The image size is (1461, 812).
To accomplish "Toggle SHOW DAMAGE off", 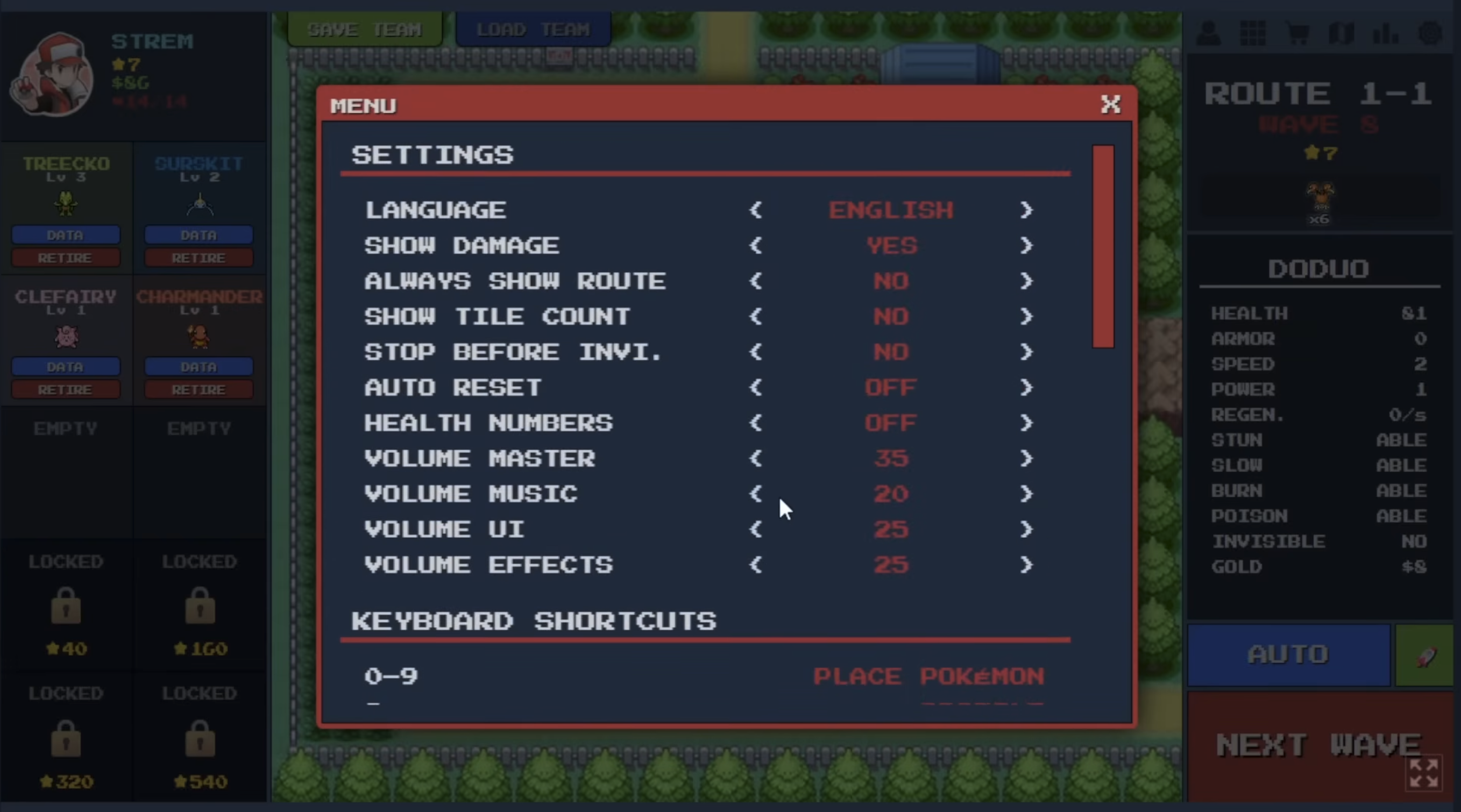I will (x=1026, y=246).
